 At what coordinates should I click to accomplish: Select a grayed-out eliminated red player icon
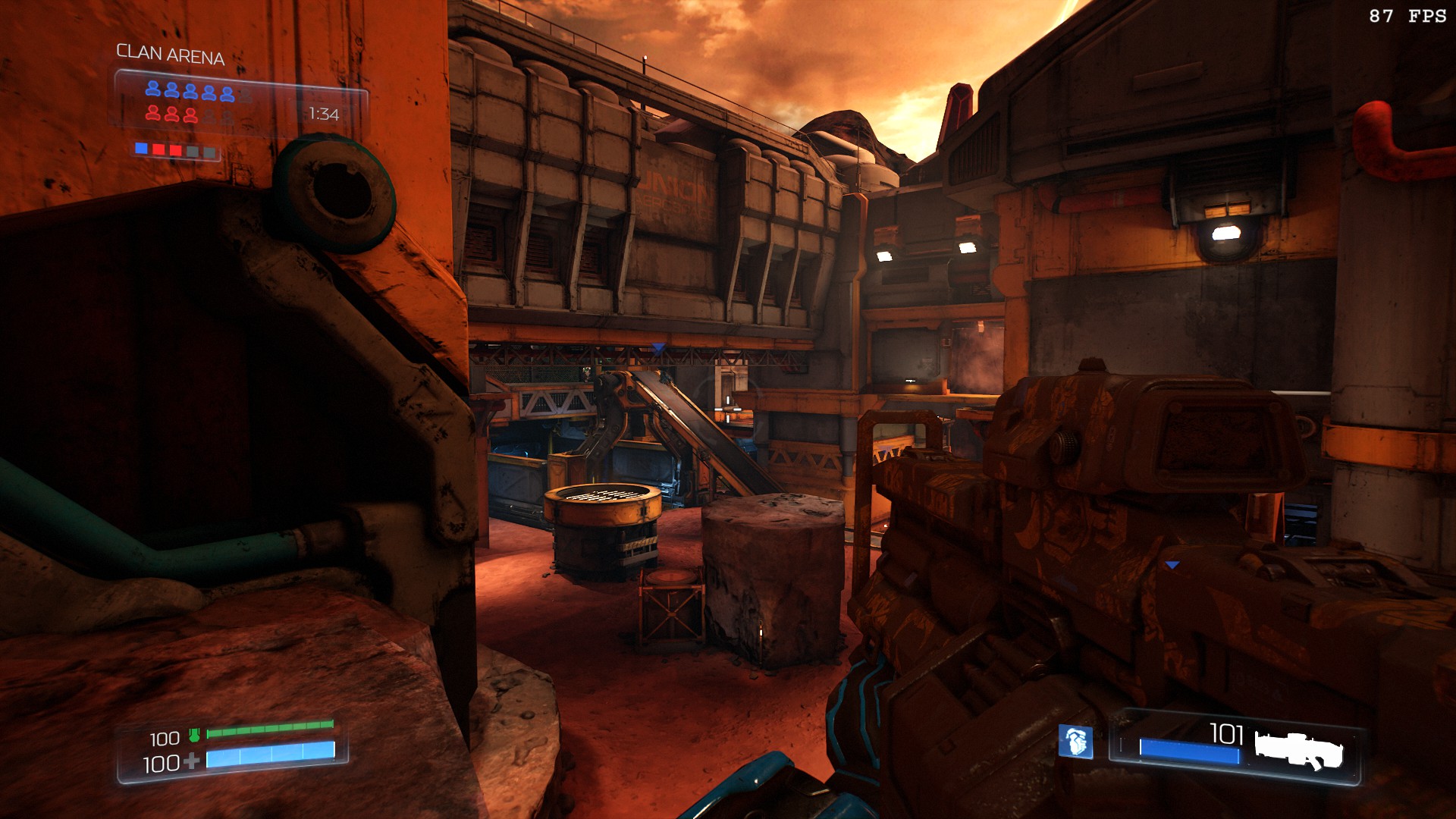[209, 115]
